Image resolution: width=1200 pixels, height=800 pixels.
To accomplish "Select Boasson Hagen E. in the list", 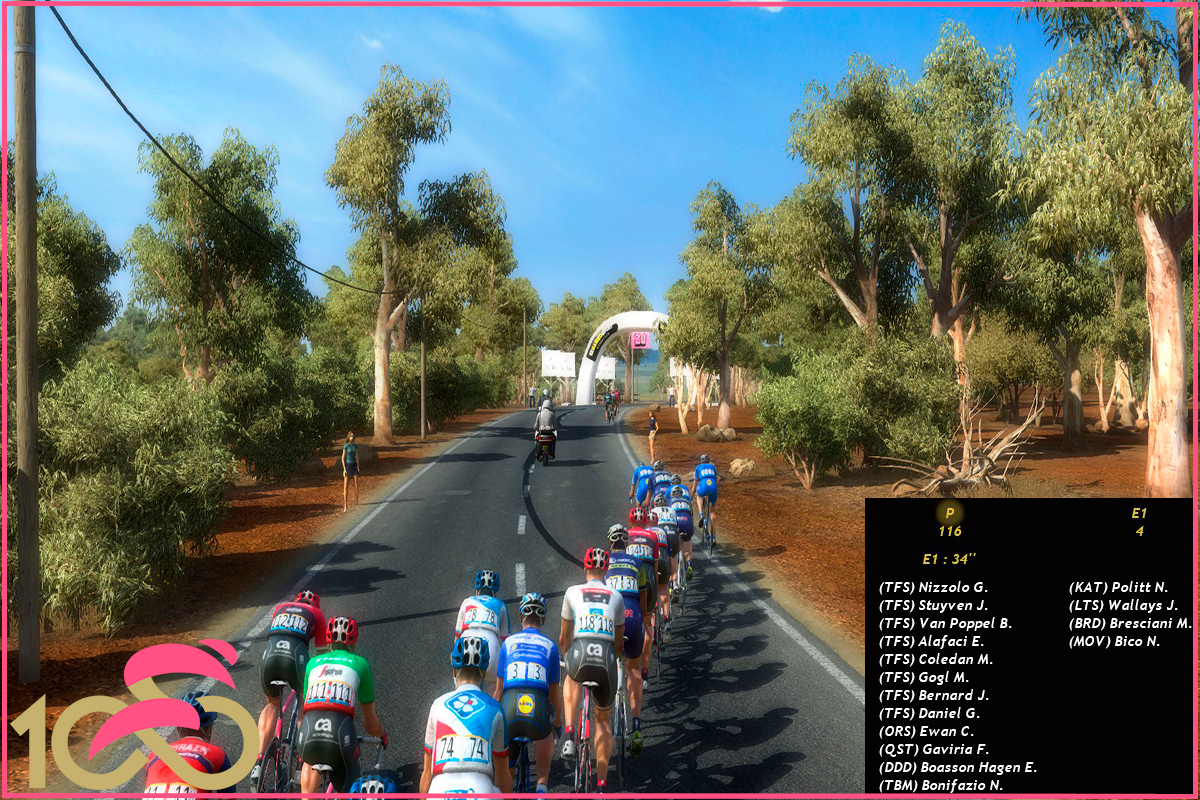I will (957, 768).
